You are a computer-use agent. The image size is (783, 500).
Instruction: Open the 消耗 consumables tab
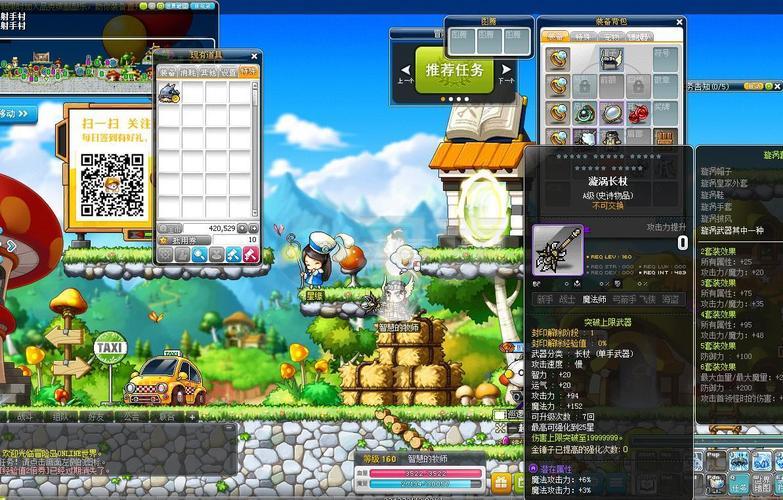pyautogui.click(x=188, y=72)
